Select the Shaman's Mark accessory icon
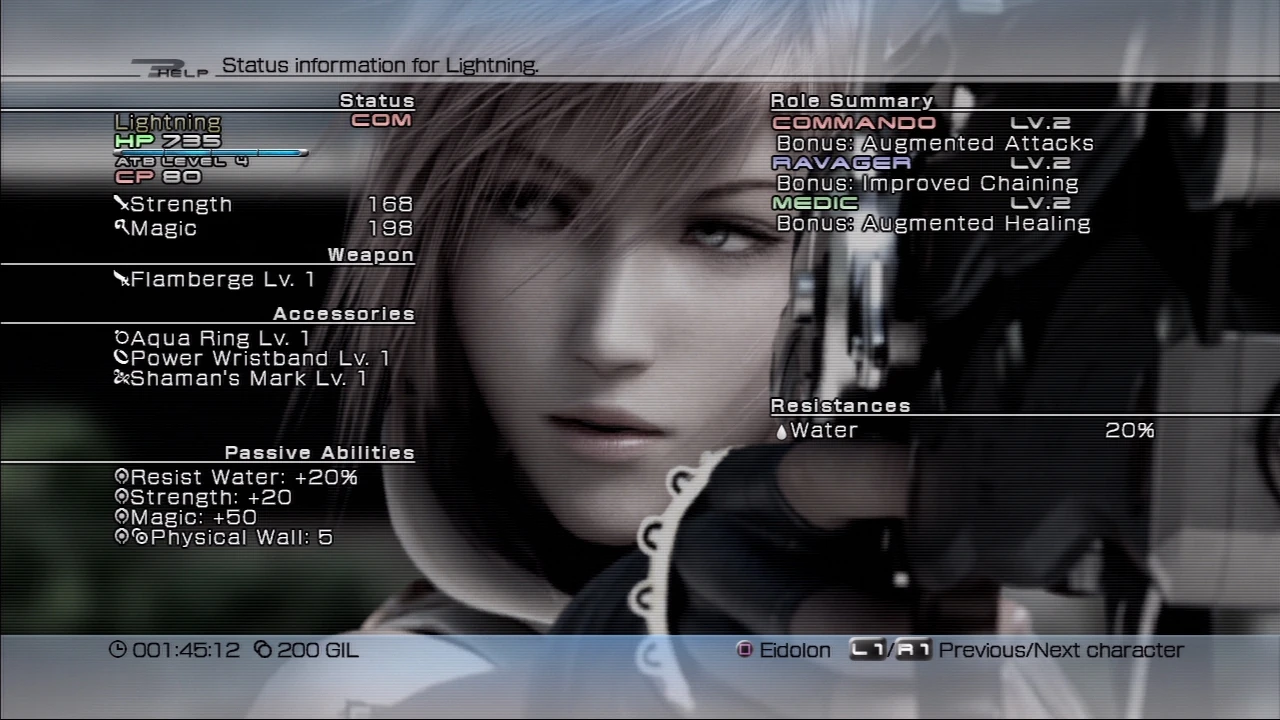Image resolution: width=1280 pixels, height=720 pixels. (x=121, y=378)
